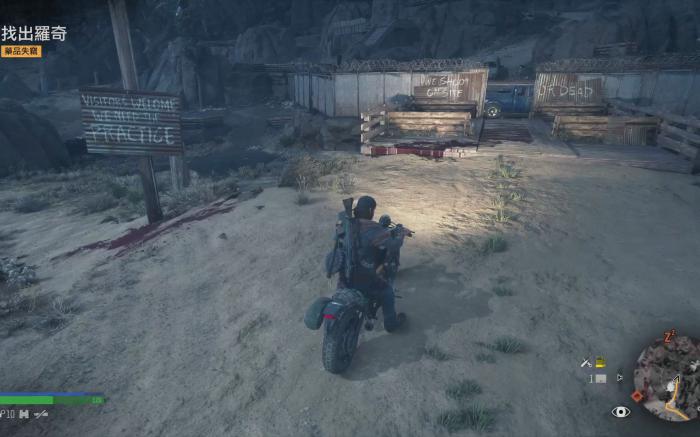Select the weapon icon beside the health bar
700x437 pixels.
pyautogui.click(x=41, y=413)
